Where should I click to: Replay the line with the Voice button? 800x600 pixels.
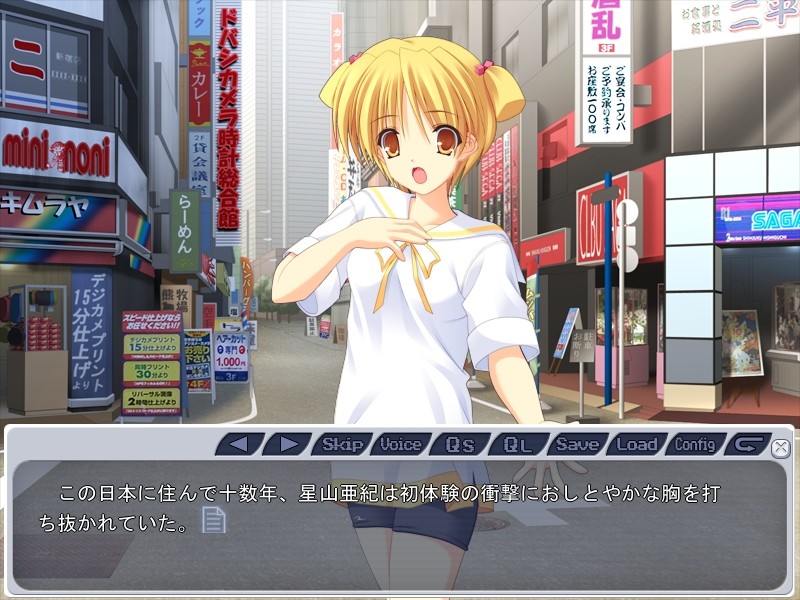400,444
